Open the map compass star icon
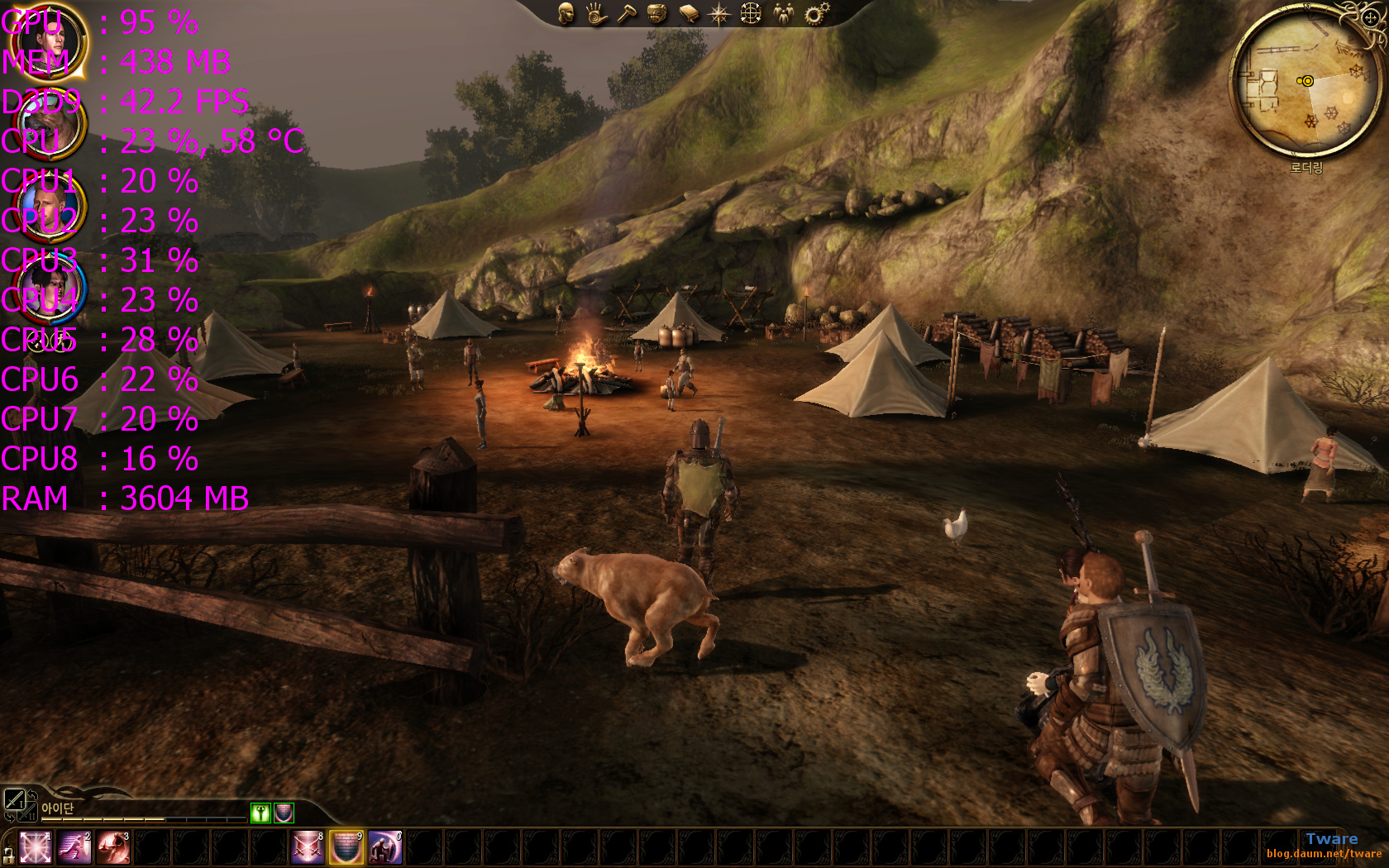1389x868 pixels. [719, 14]
